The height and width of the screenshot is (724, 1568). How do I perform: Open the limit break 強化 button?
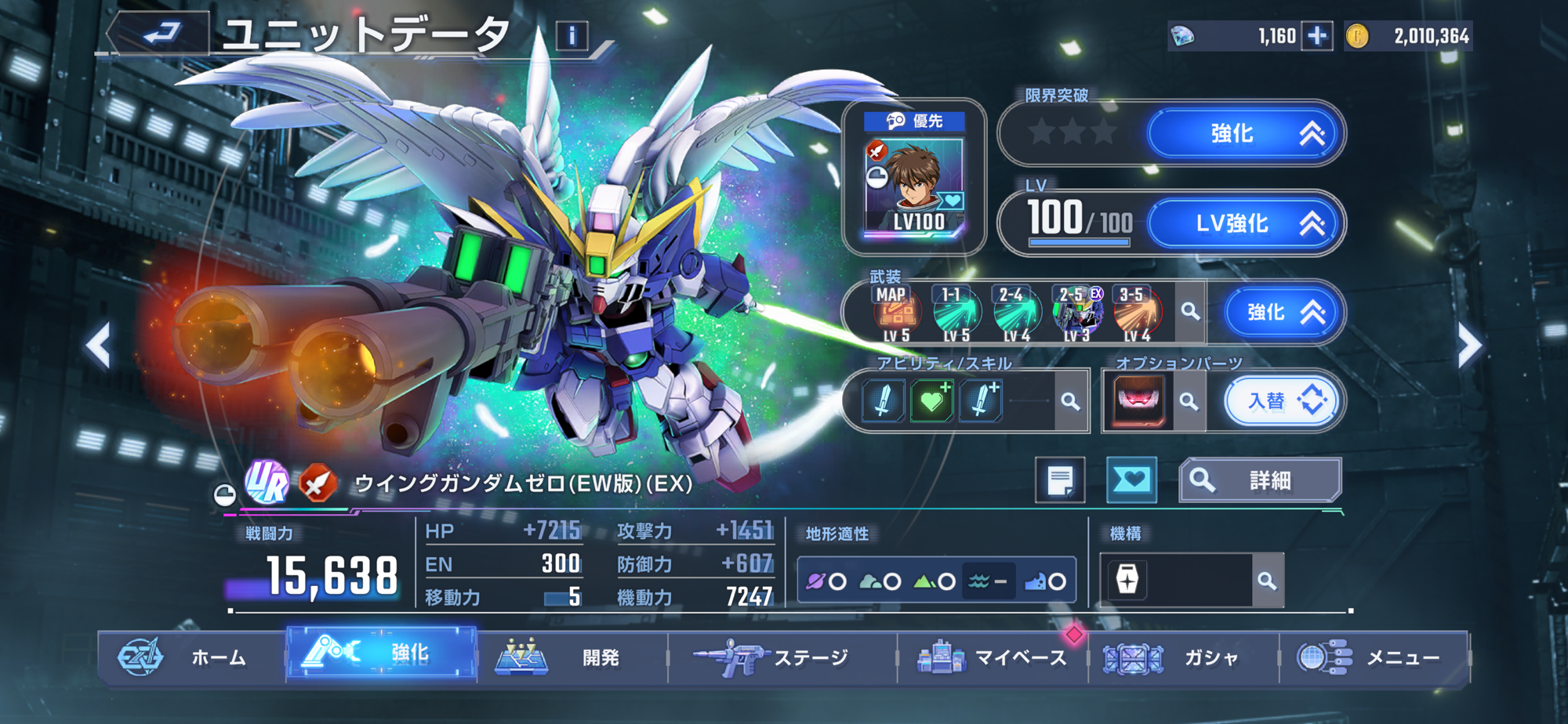pyautogui.click(x=1245, y=133)
